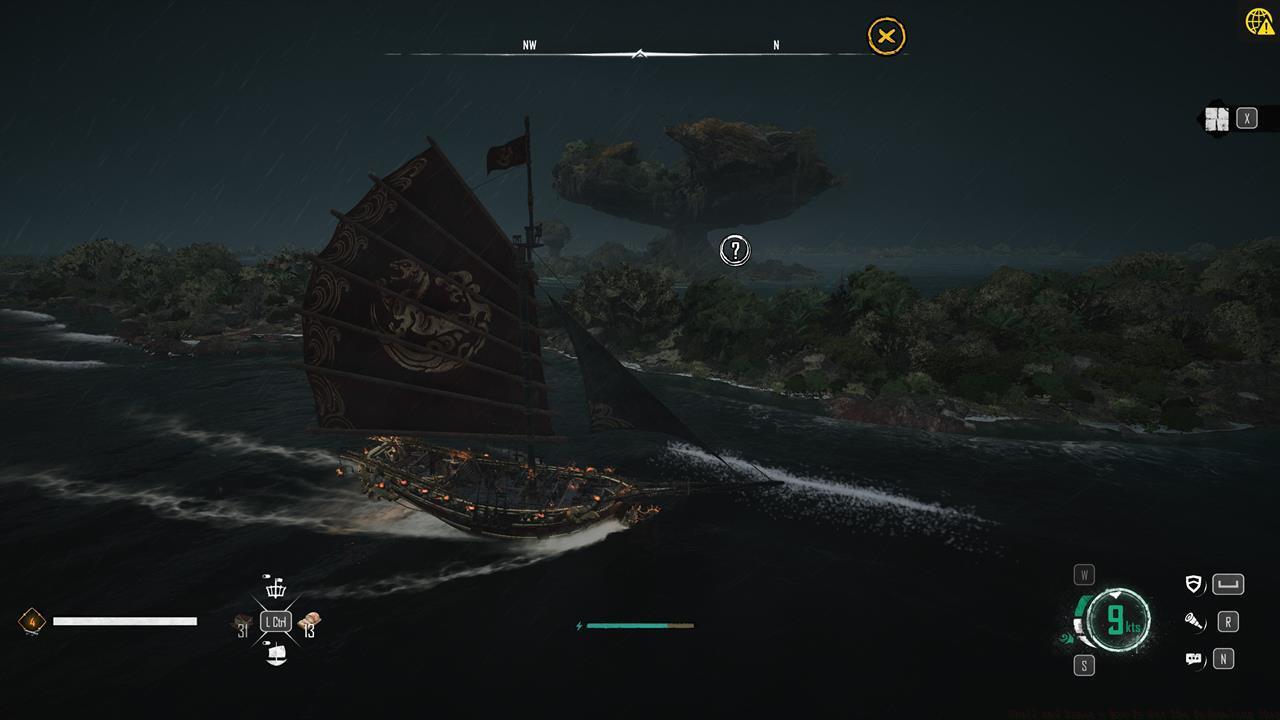Dismiss with the yellow X circle button
Screen dimensions: 1280x720
point(884,38)
